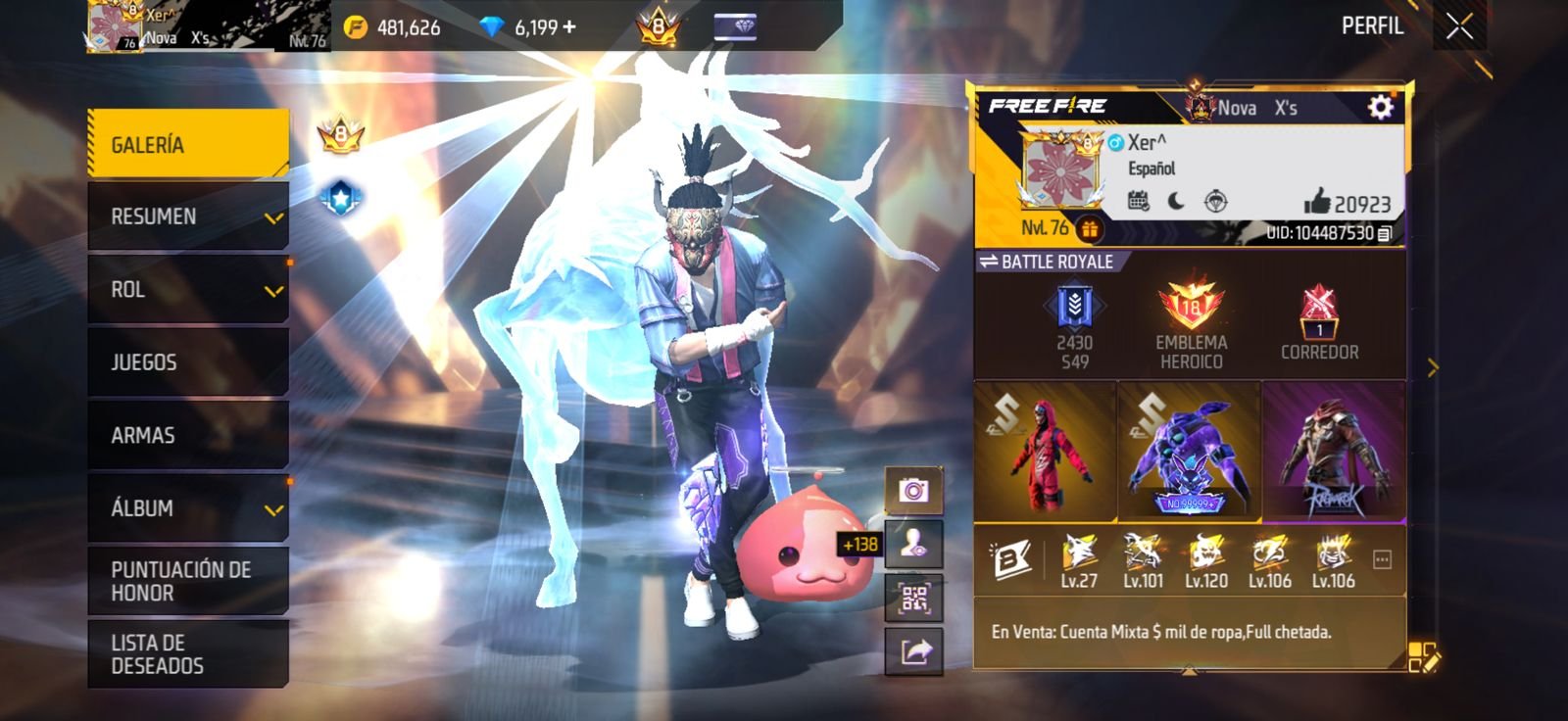
Task: Add diamonds with the plus button
Action: 569,27
